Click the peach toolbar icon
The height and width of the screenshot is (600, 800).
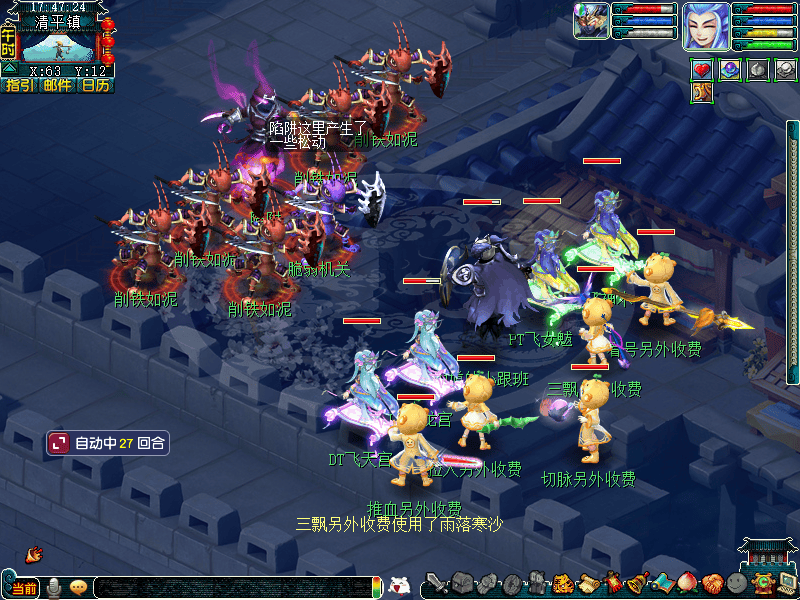688,584
